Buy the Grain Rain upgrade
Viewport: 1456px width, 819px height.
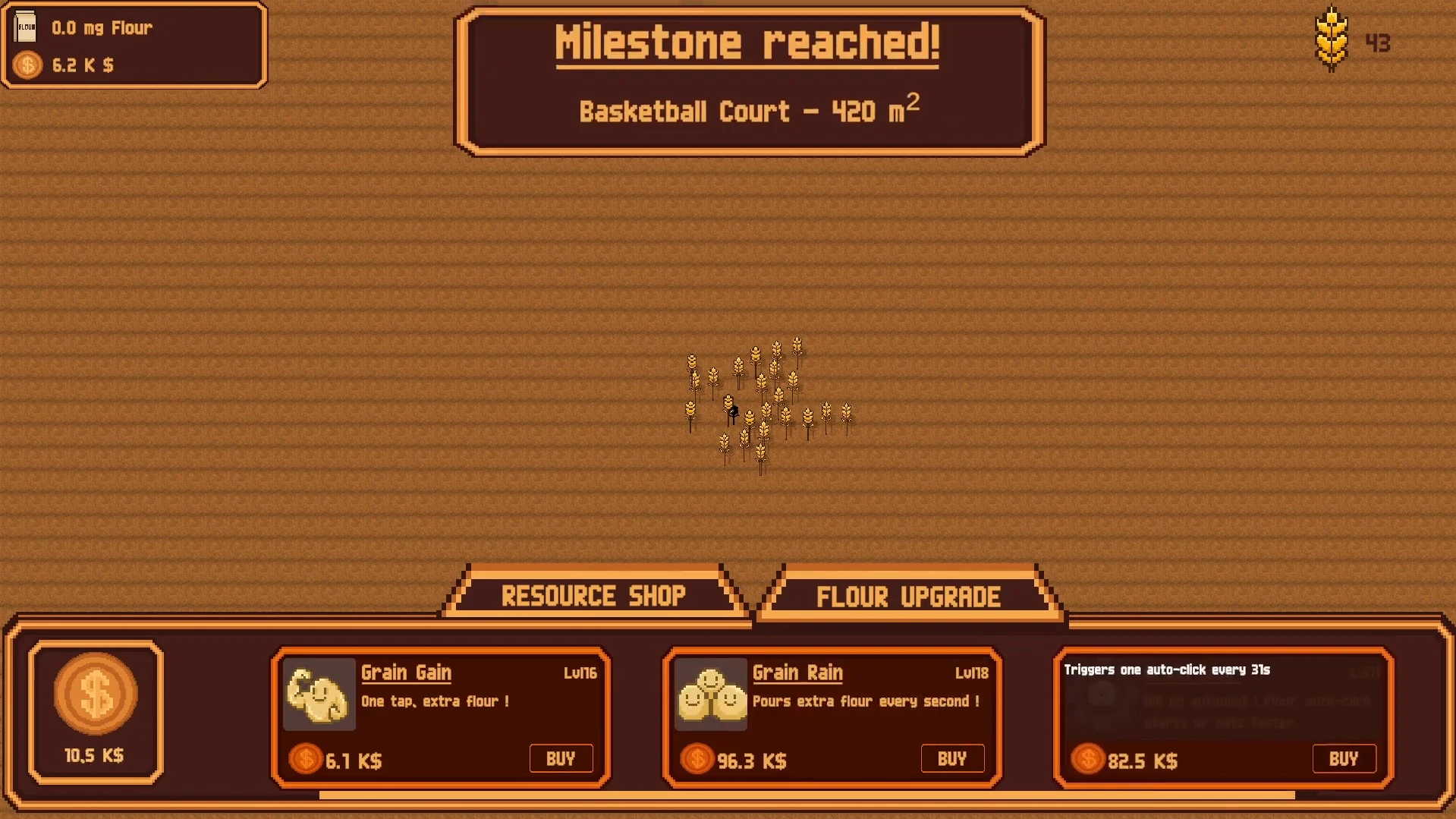(952, 758)
